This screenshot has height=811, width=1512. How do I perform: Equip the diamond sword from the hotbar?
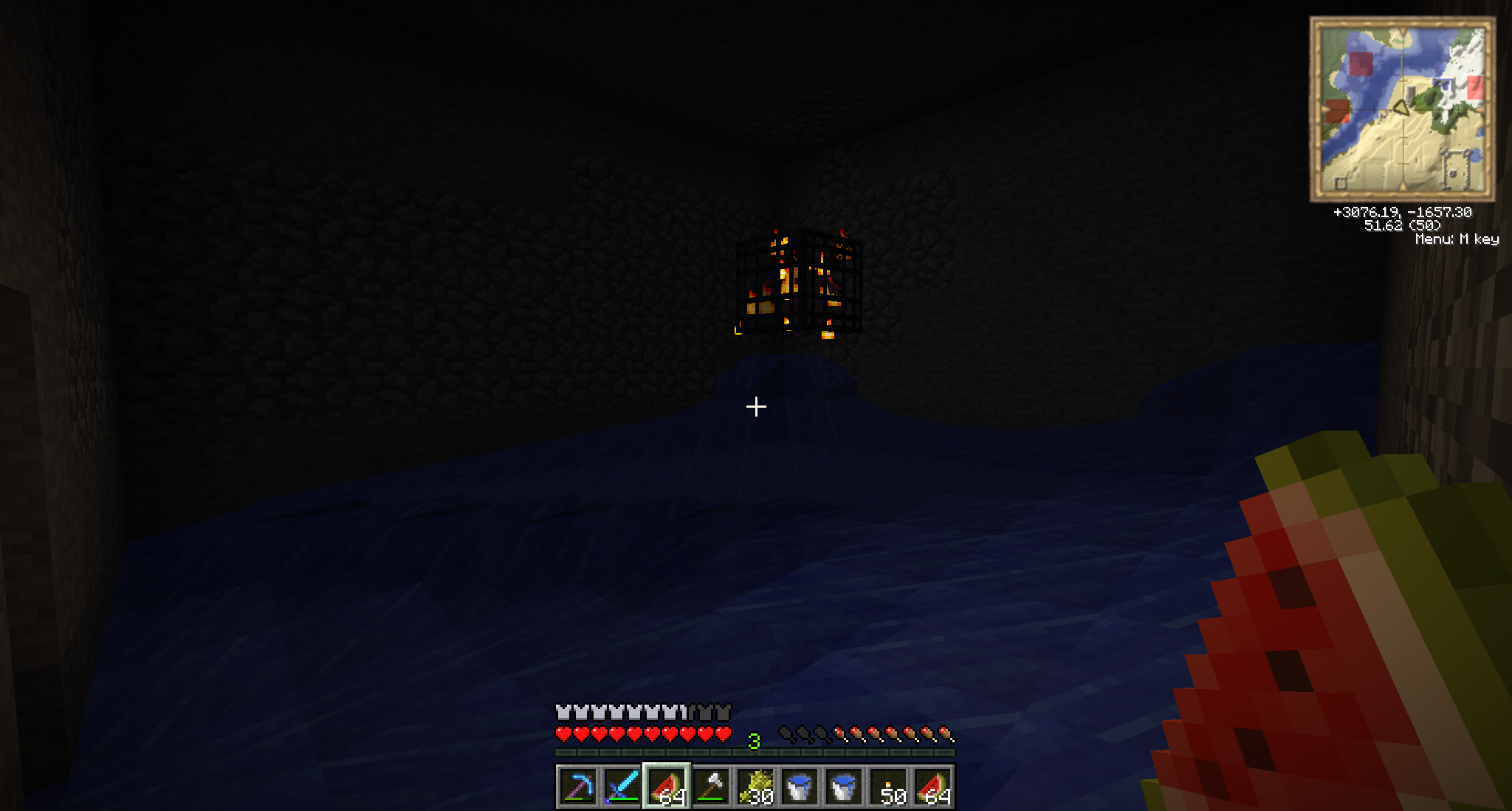click(x=622, y=787)
